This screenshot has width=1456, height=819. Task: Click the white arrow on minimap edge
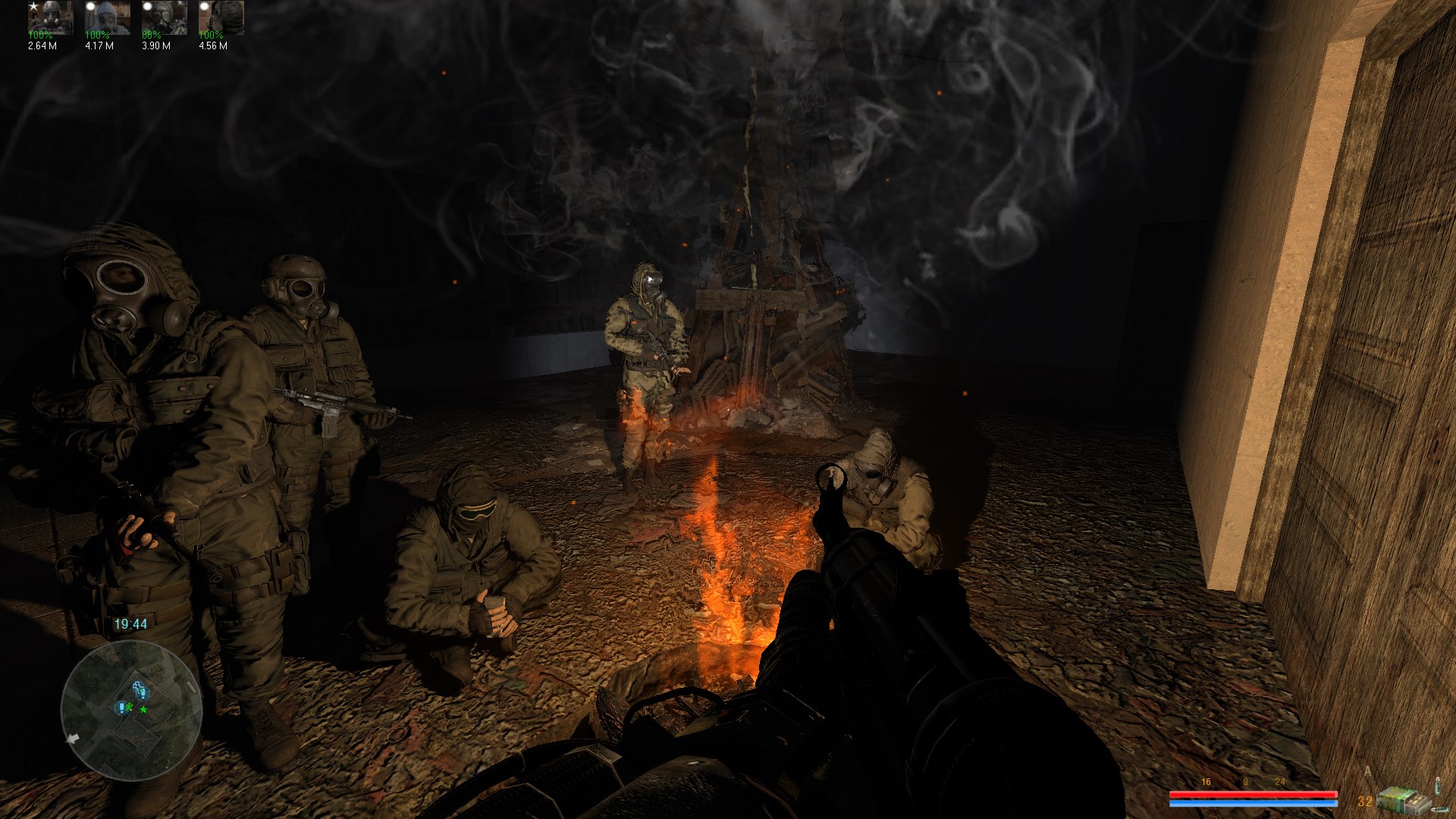74,738
